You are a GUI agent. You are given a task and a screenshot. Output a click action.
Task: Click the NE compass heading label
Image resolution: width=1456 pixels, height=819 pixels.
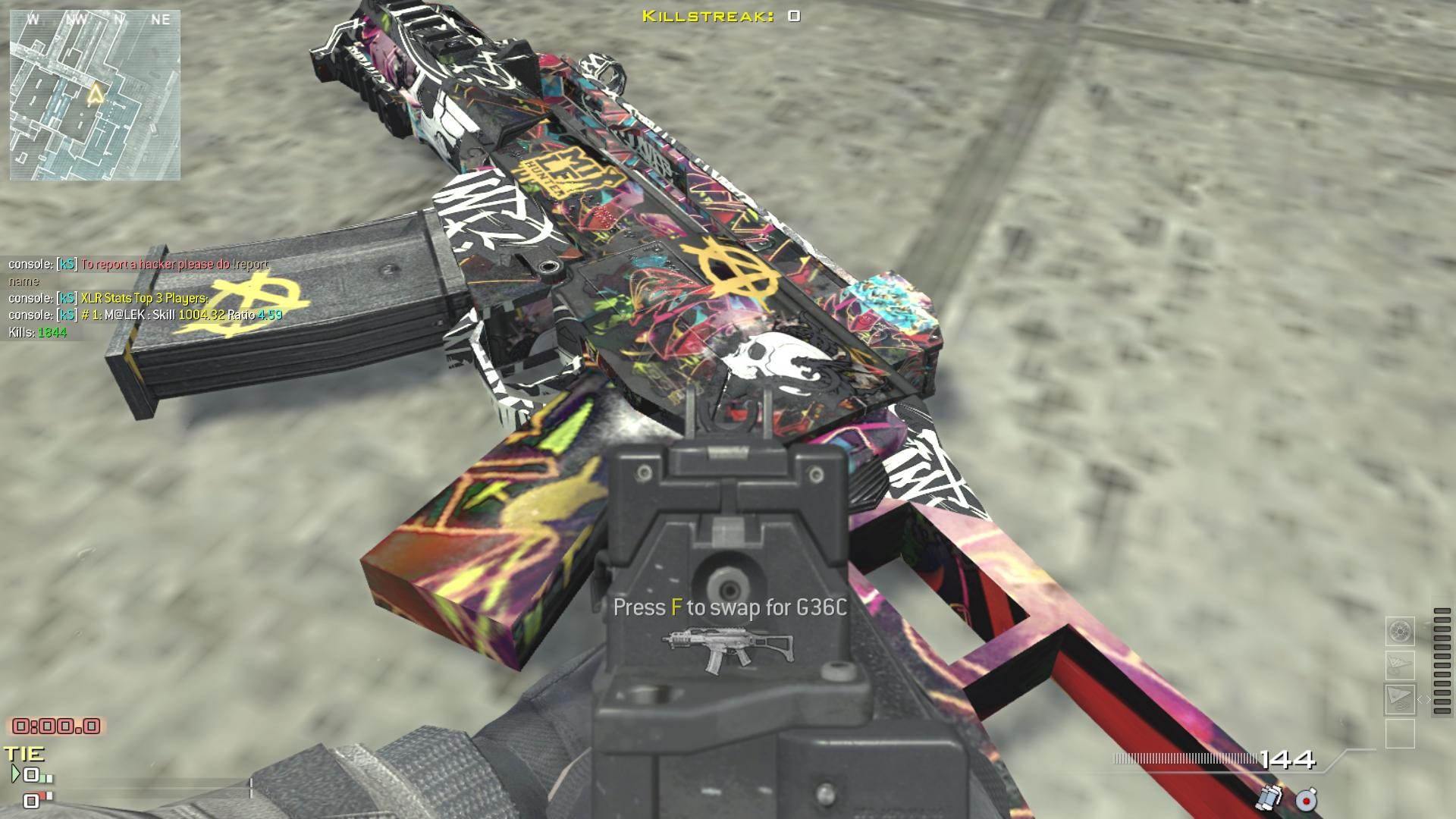coord(161,20)
